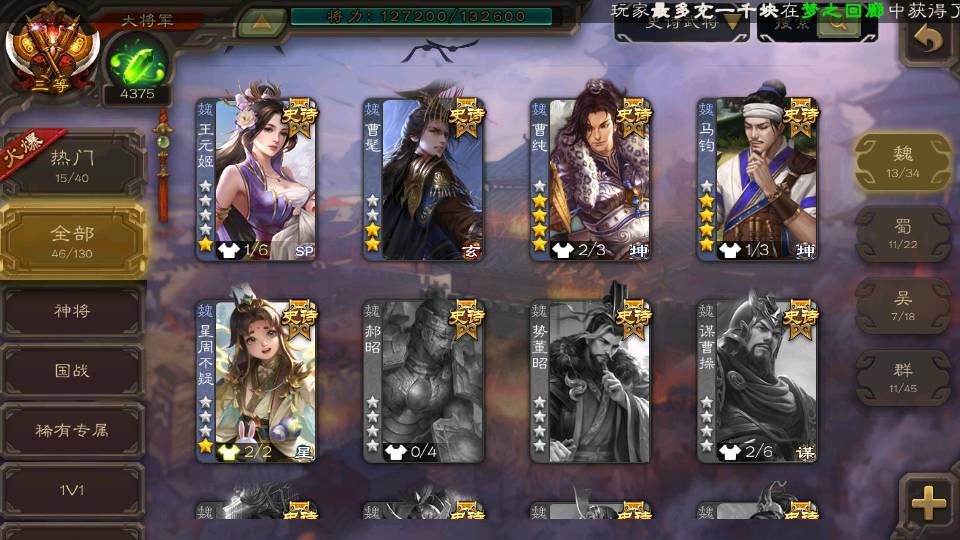This screenshot has width=960, height=540.
Task: Switch to the 神将 category
Action: 72,312
